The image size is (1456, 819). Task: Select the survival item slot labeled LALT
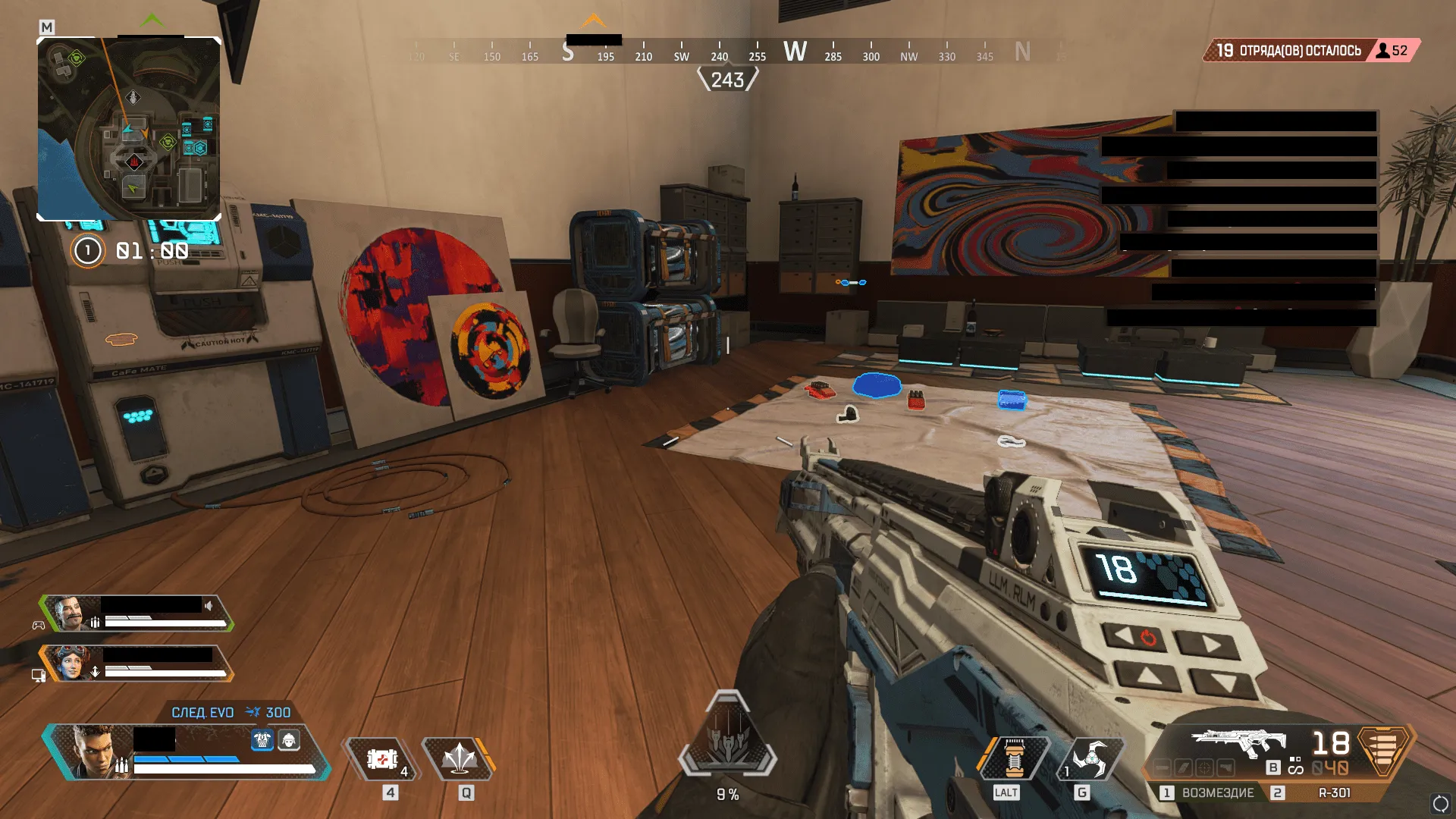coord(1014,758)
